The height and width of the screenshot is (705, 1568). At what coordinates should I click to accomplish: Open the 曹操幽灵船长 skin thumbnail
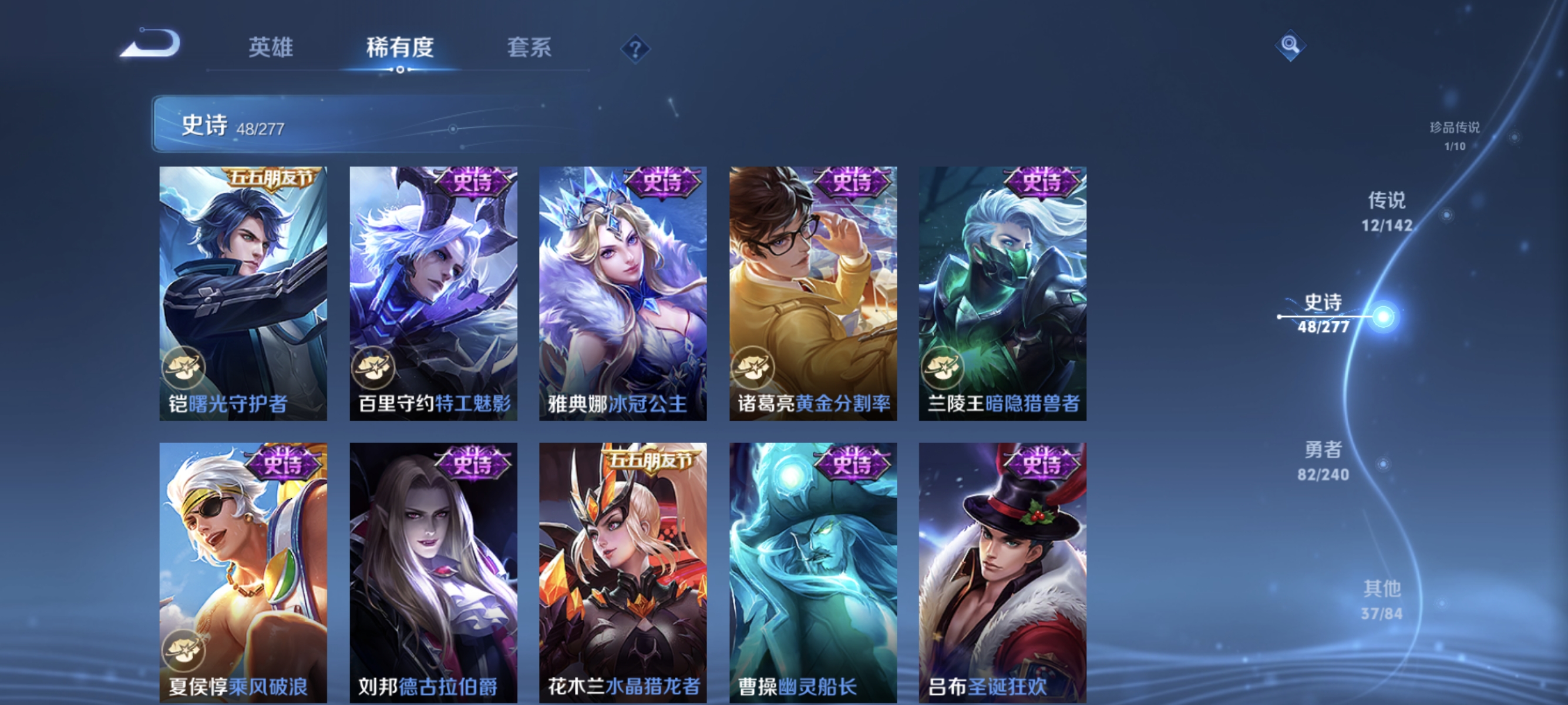814,572
